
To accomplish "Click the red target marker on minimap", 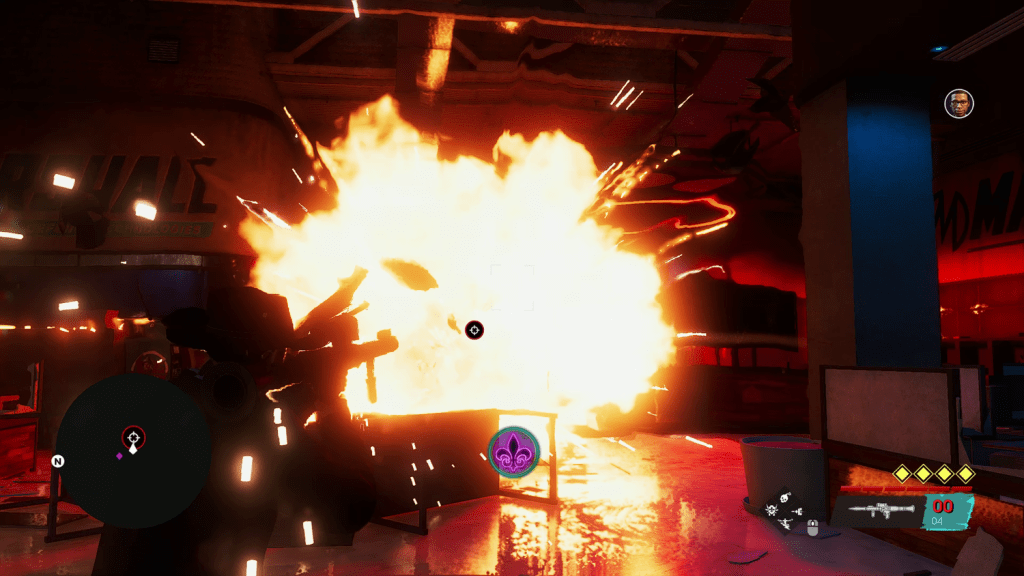I will tap(133, 437).
